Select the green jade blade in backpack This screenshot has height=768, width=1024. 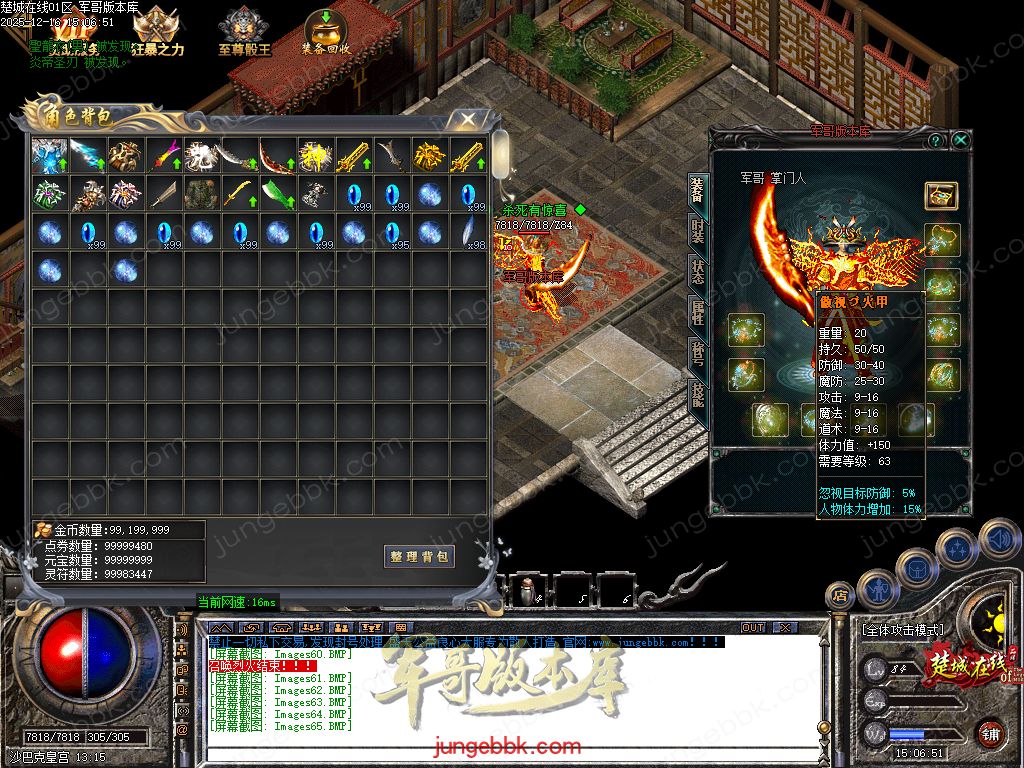click(x=276, y=194)
